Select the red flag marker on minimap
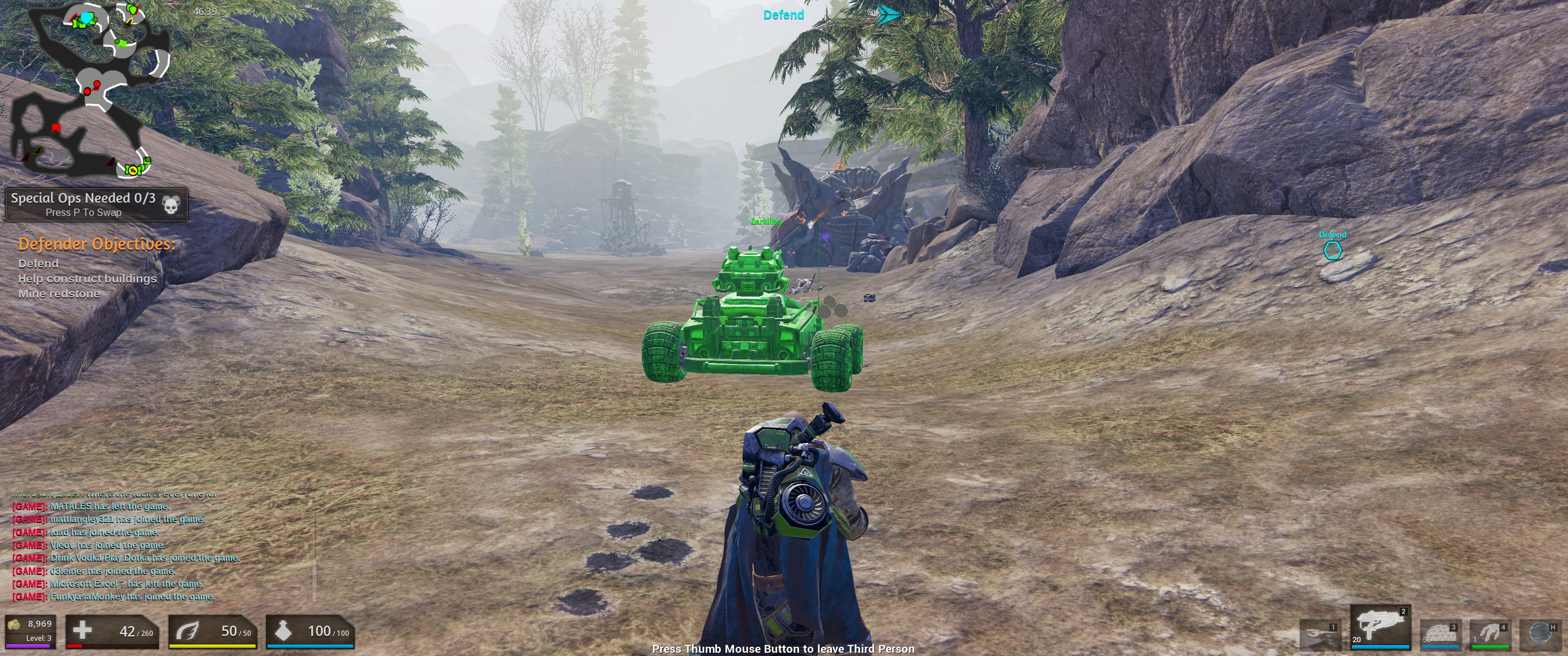The height and width of the screenshot is (656, 1568). click(x=57, y=128)
